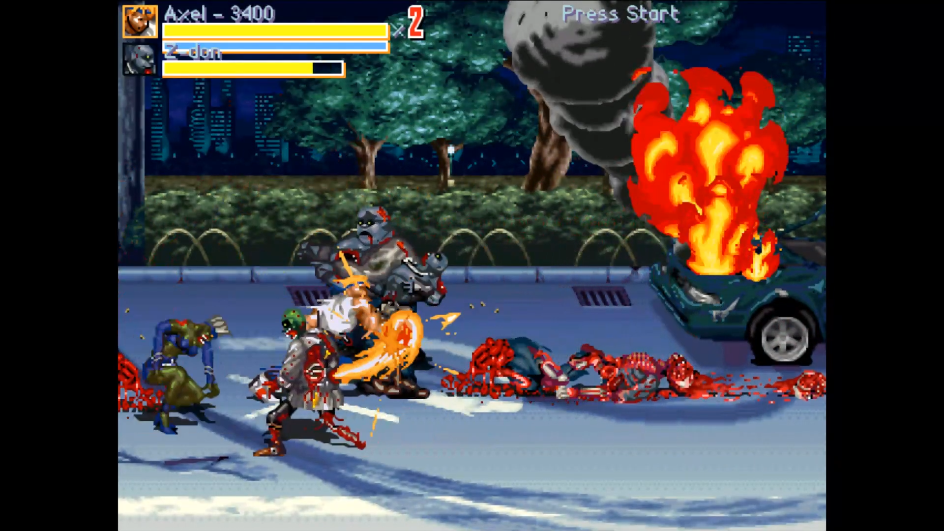Screen dimensions: 944x531
Task: Click Axel's player portrait icon
Action: click(139, 22)
